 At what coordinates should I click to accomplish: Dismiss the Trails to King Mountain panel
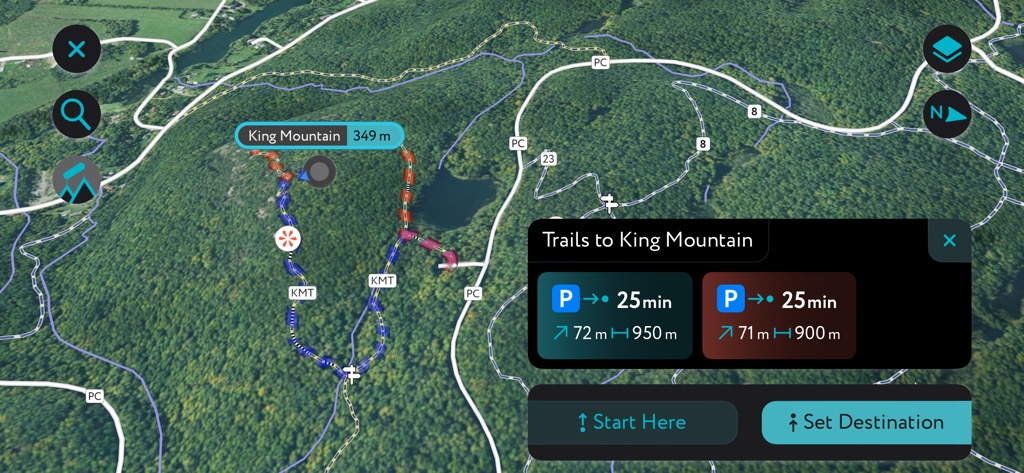click(x=949, y=240)
